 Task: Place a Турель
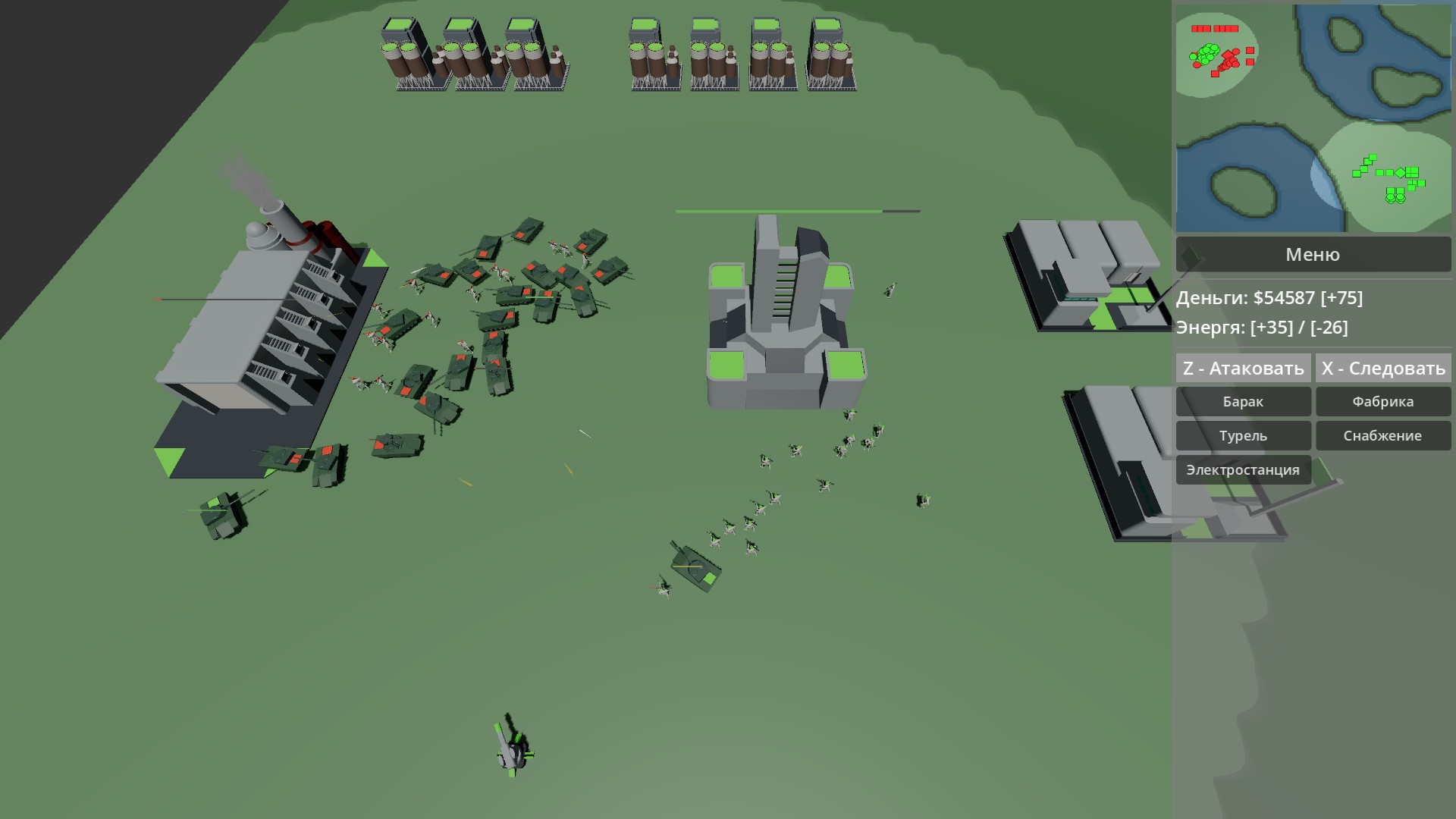point(1243,435)
